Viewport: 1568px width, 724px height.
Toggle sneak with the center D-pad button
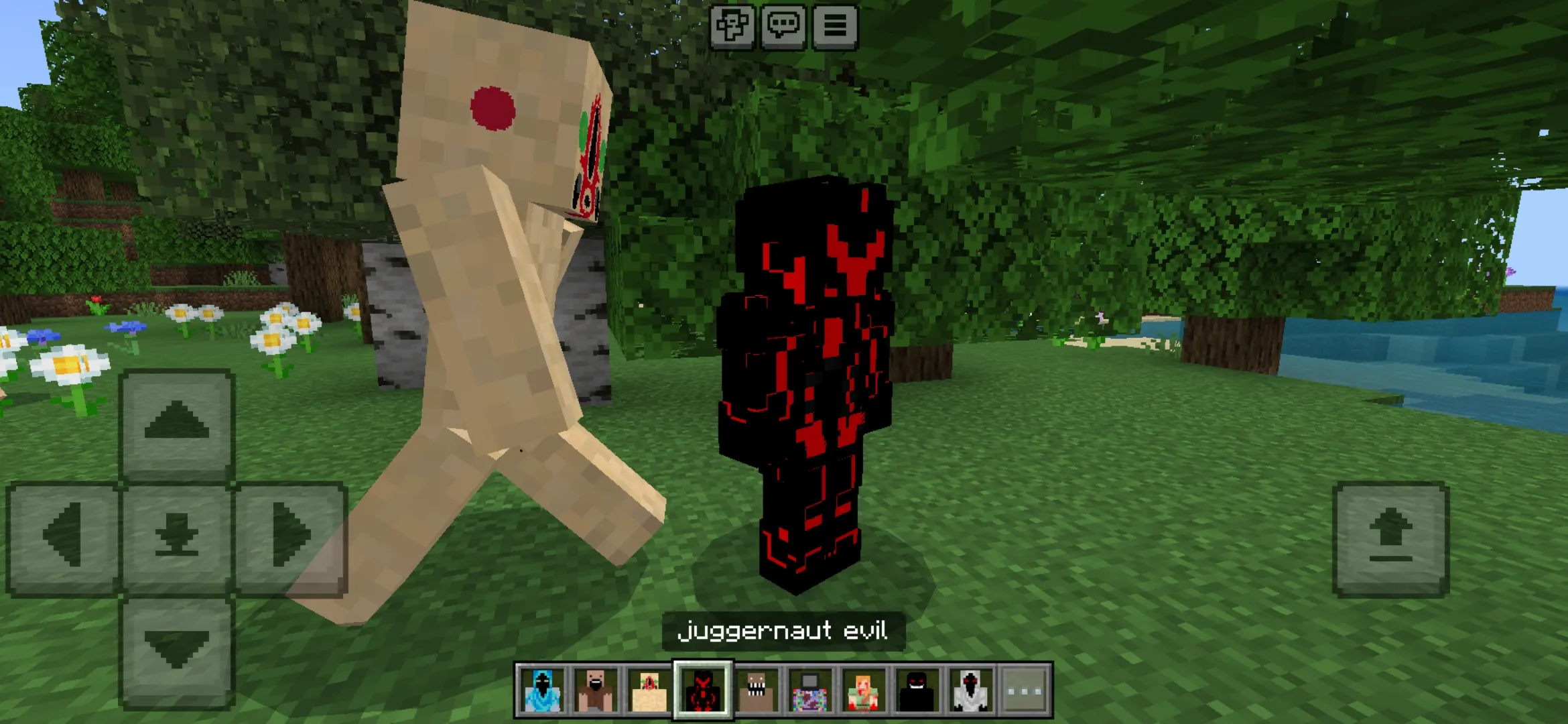pos(177,537)
